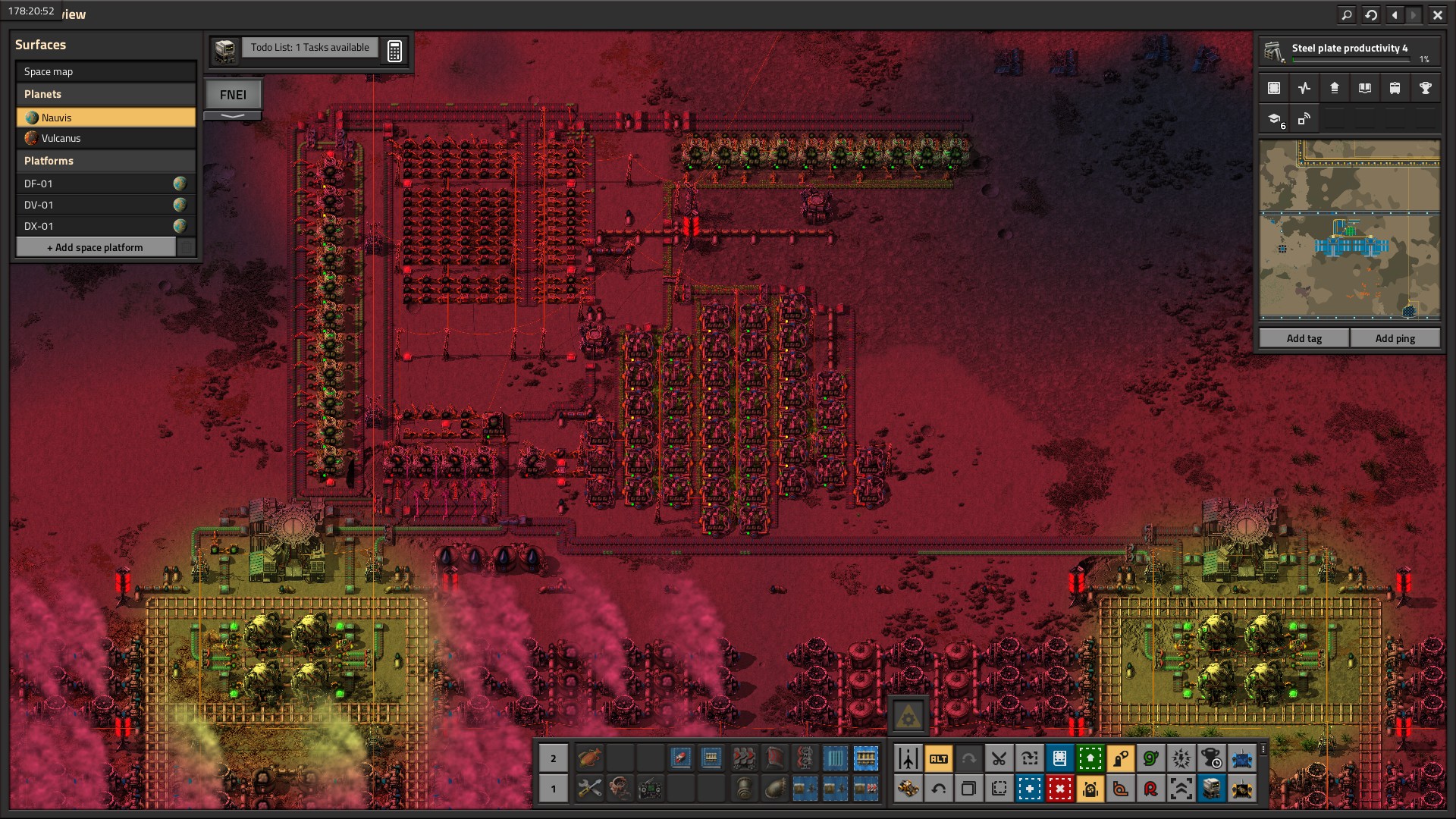Open the trains overview icon
The image size is (1456, 819).
click(1395, 88)
